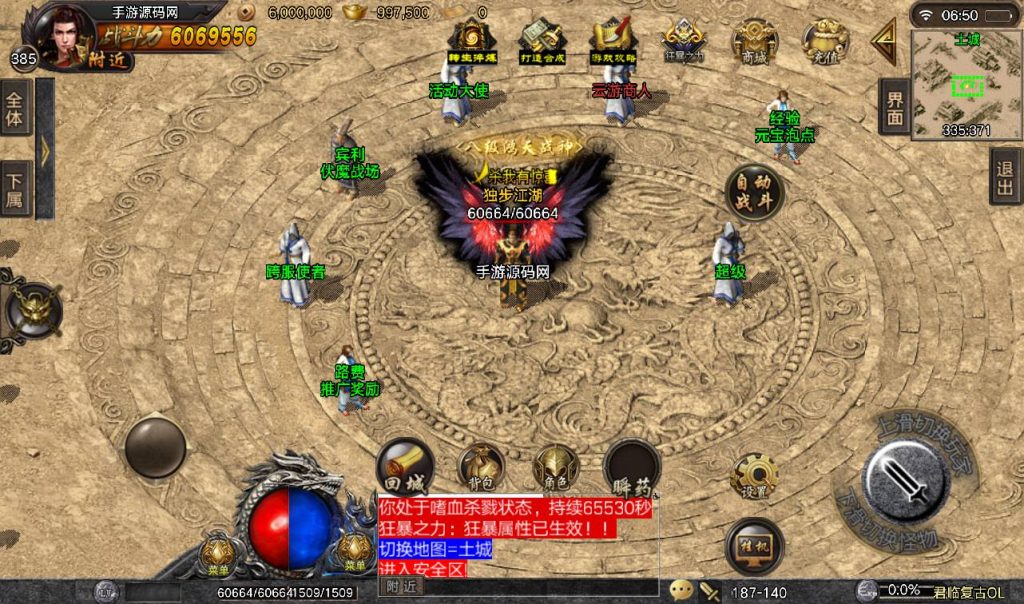Collapse the top icon row with the gold arrow
The height and width of the screenshot is (604, 1024).
[884, 41]
